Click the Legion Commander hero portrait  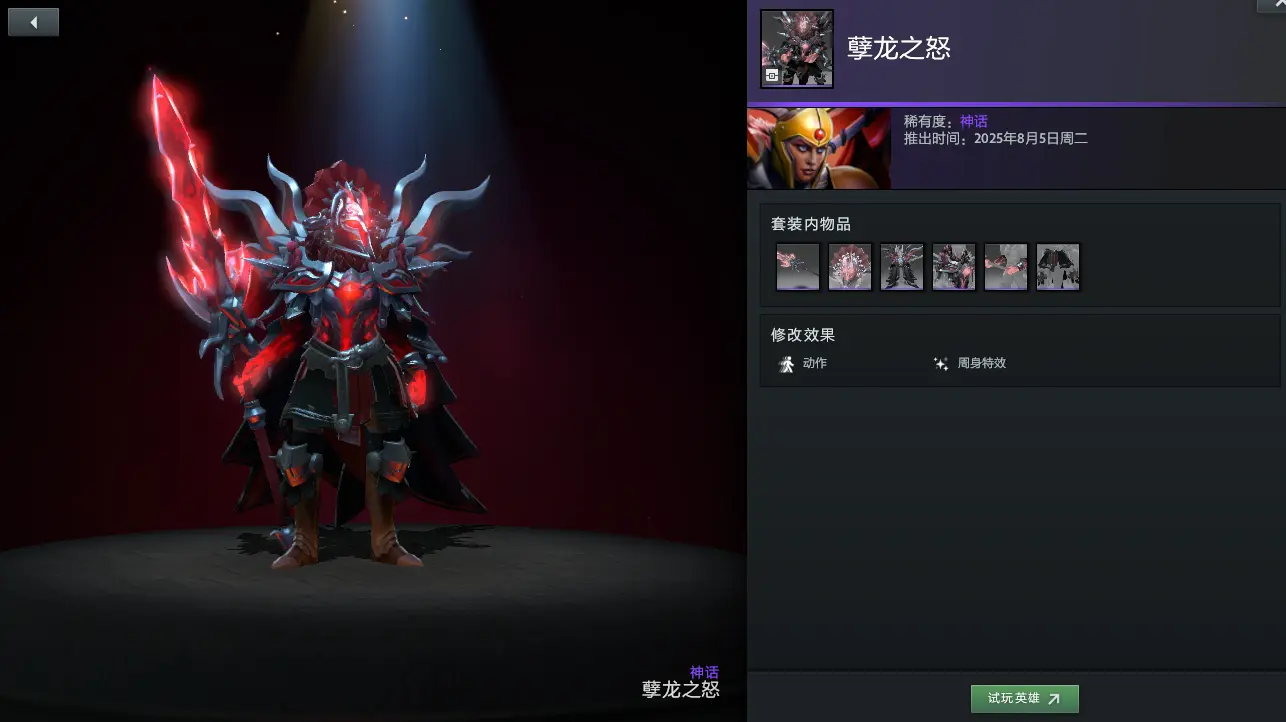pos(818,148)
